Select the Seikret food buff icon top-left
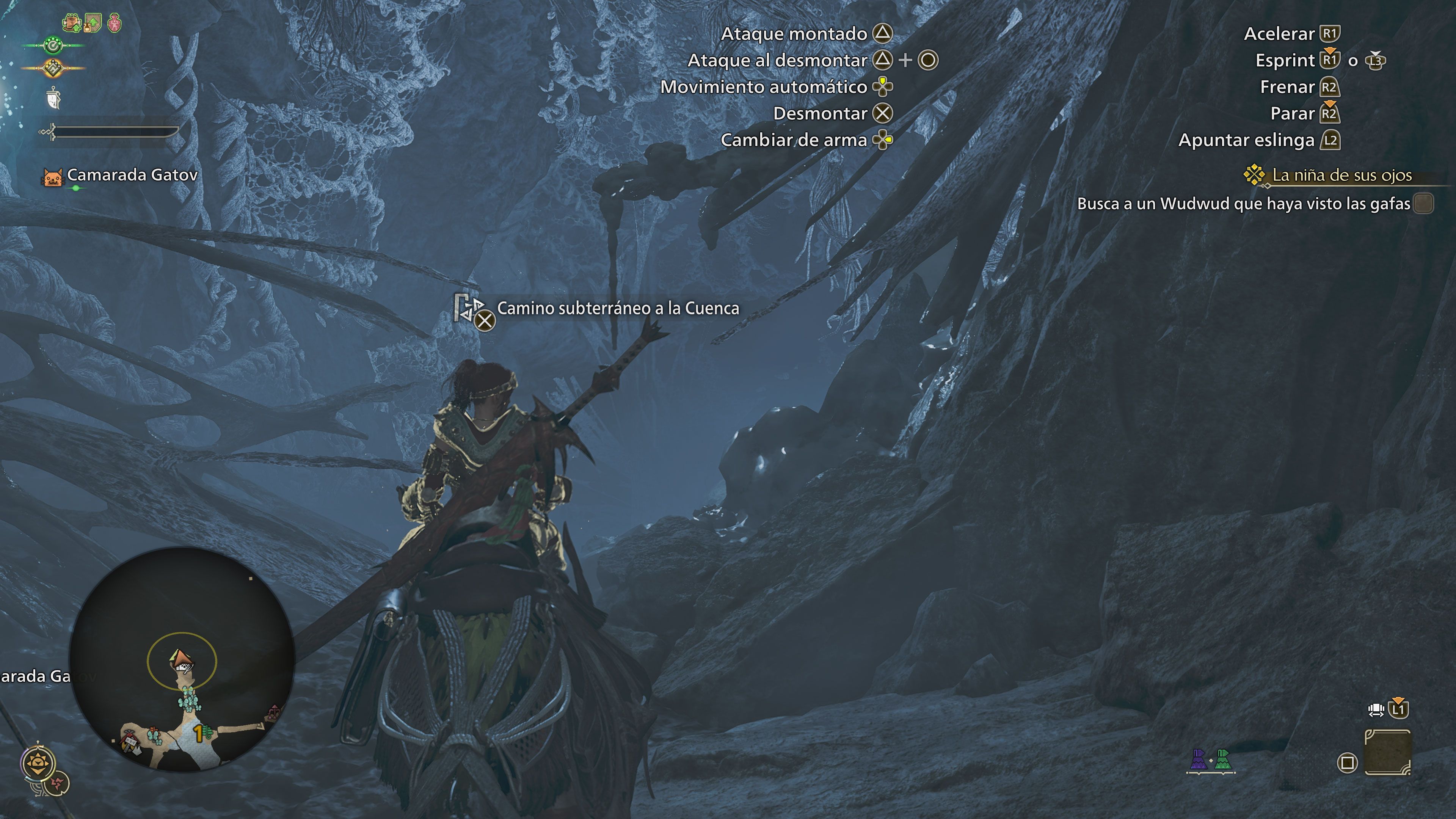 click(x=72, y=23)
